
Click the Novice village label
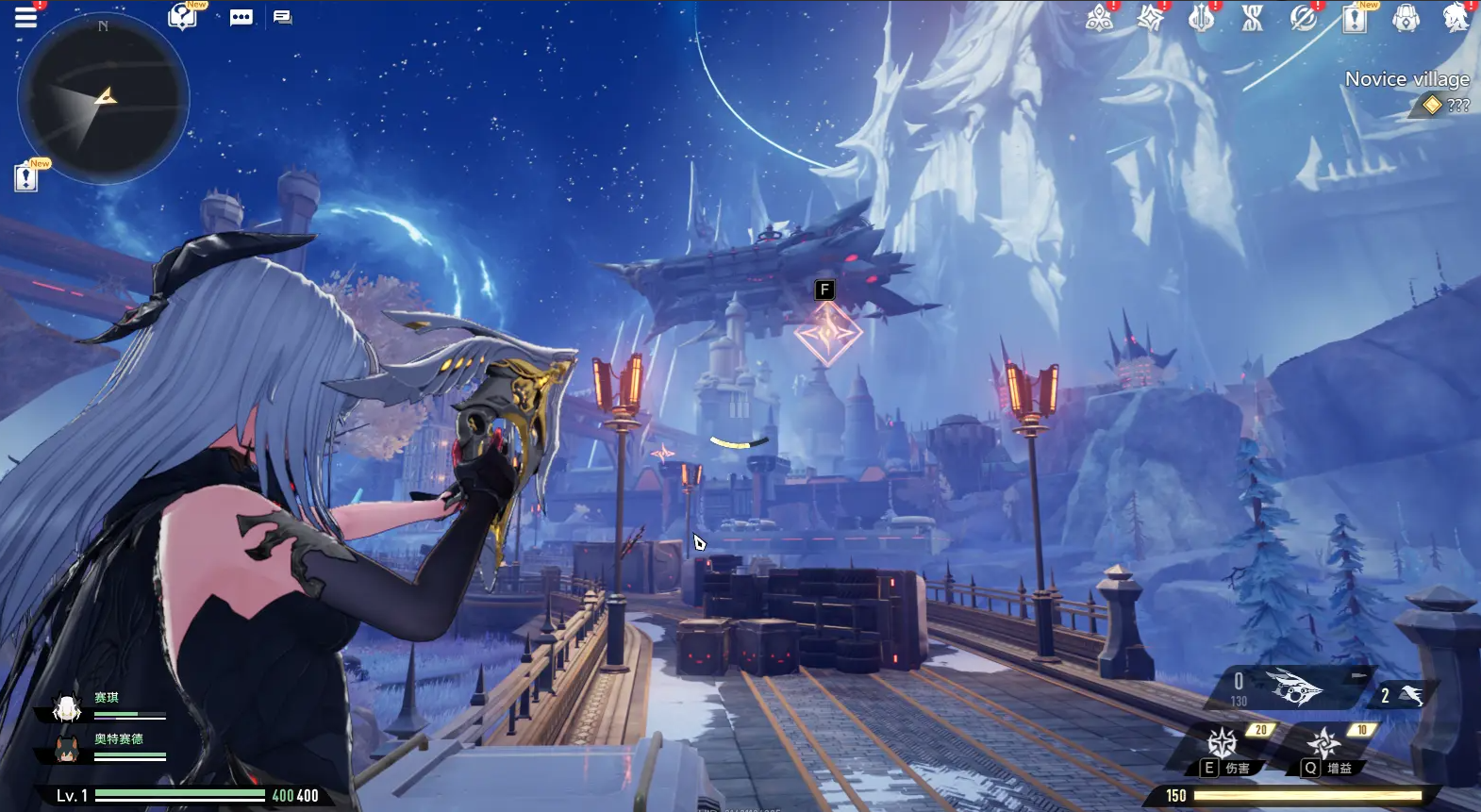[1408, 79]
